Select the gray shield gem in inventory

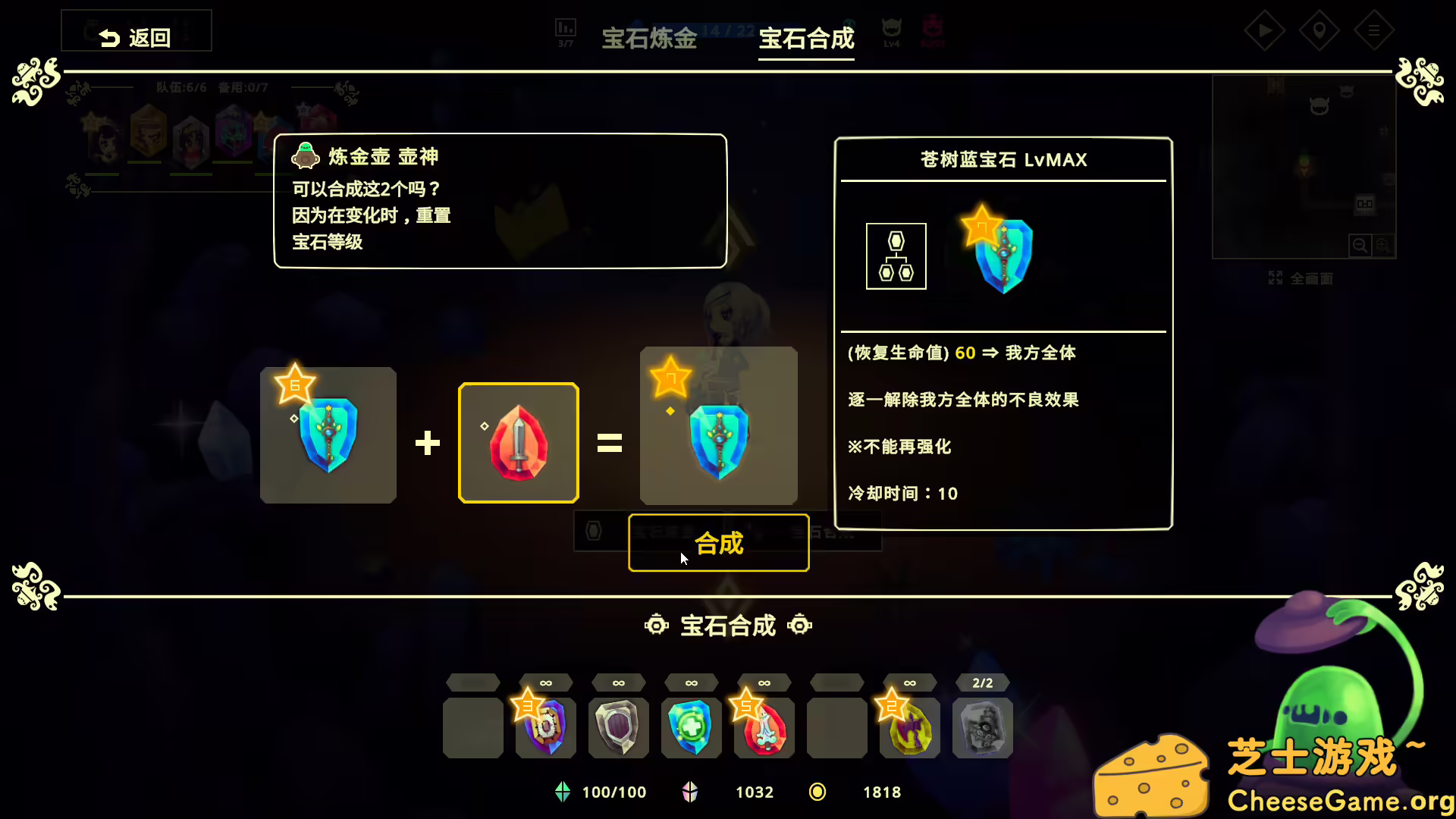click(x=618, y=726)
